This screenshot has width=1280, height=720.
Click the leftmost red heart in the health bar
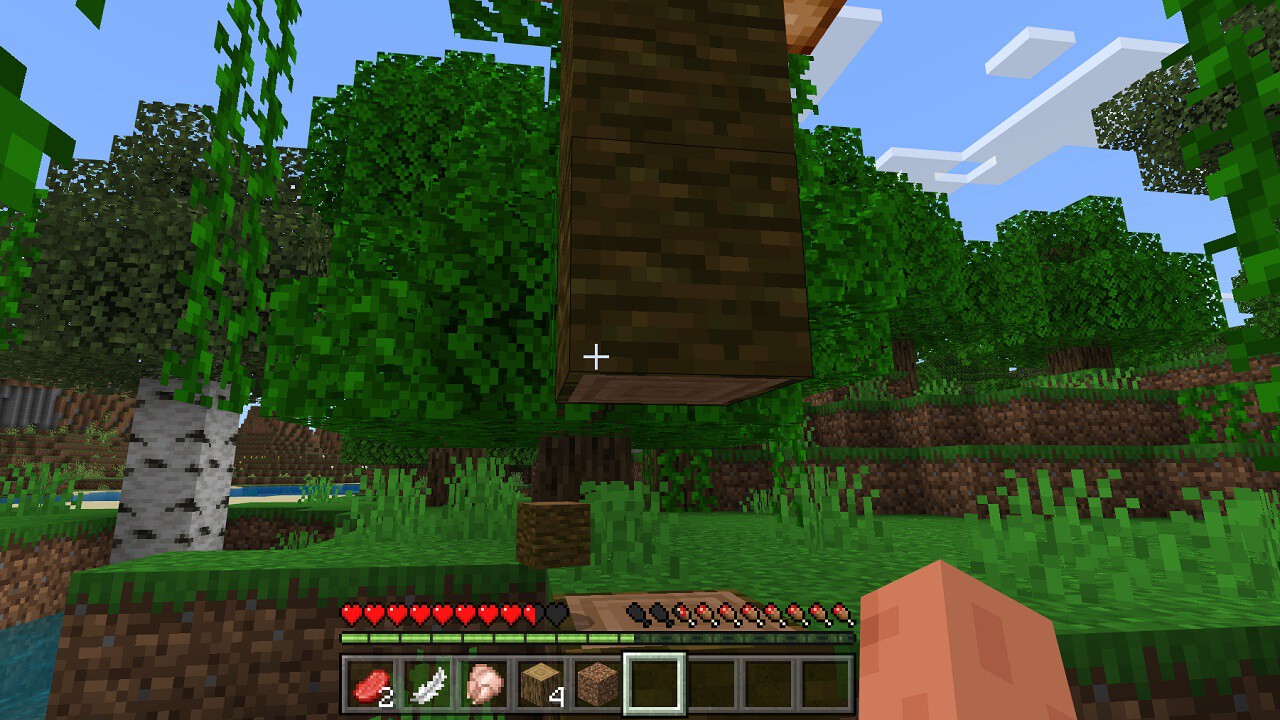pos(349,610)
